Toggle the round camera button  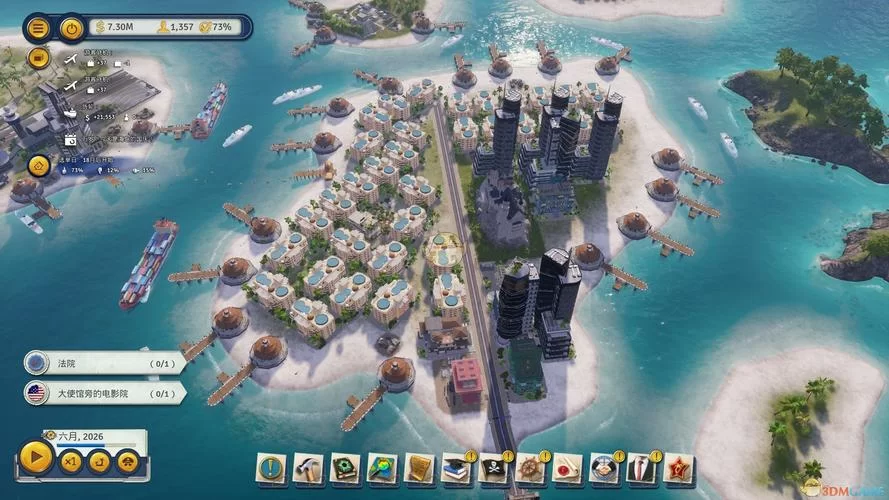[38, 57]
